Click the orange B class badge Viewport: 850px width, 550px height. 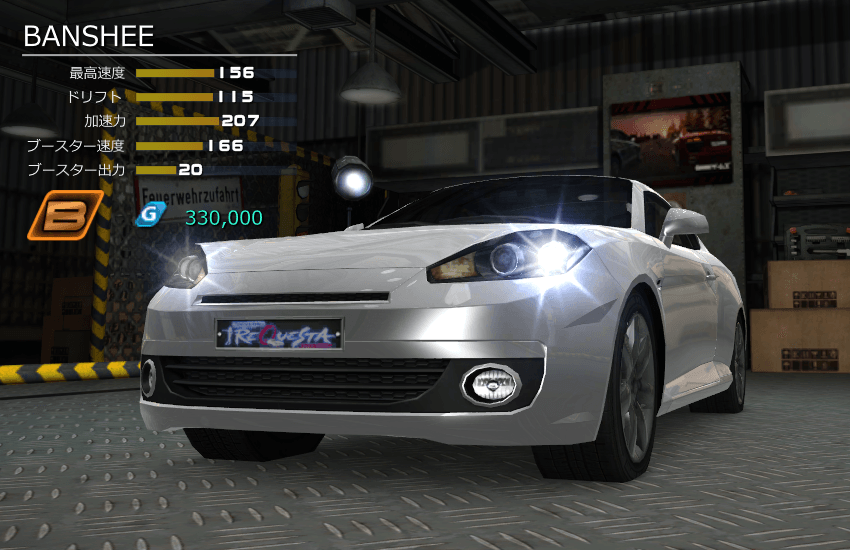coord(64,215)
